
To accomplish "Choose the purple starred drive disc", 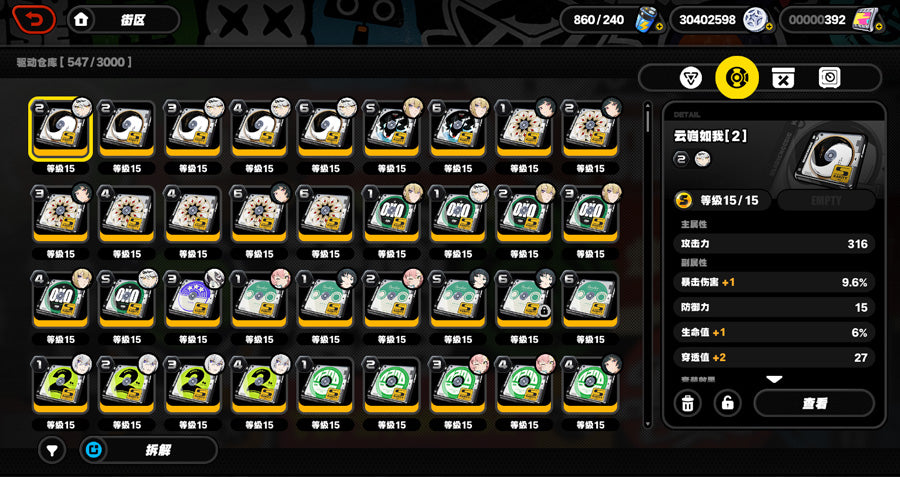I will 194,302.
